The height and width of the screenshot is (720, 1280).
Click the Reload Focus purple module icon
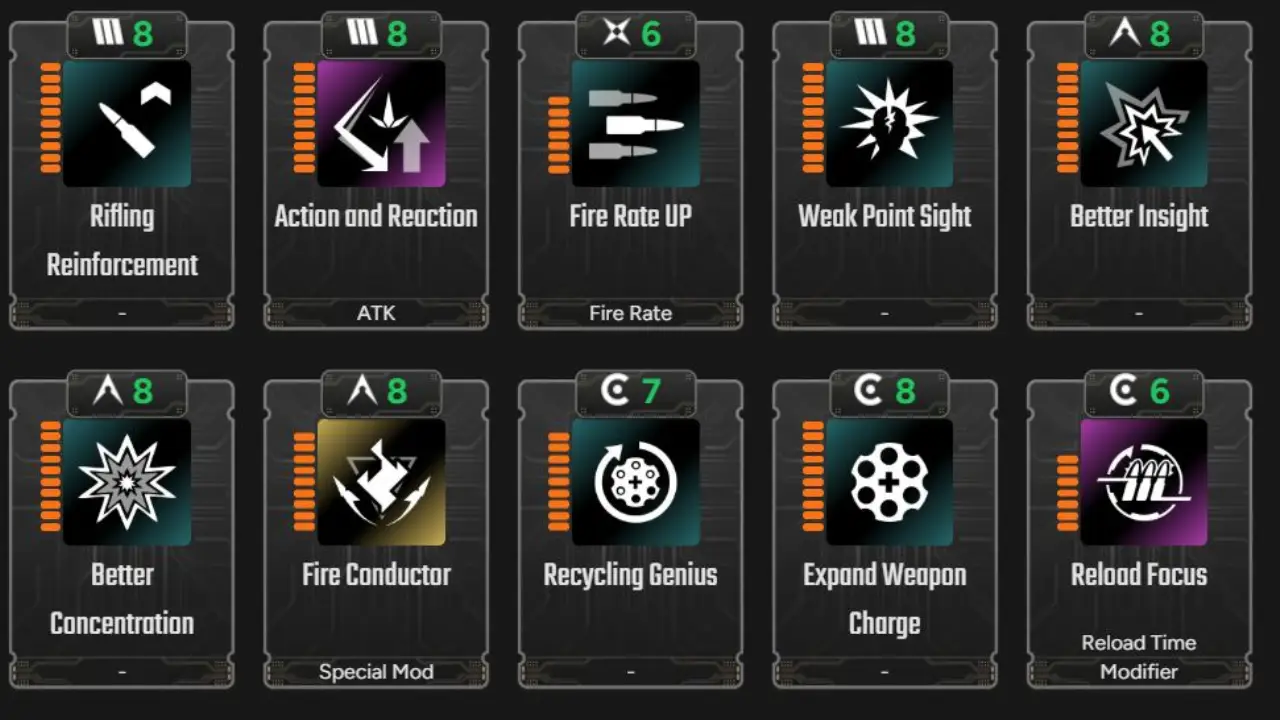(1138, 482)
